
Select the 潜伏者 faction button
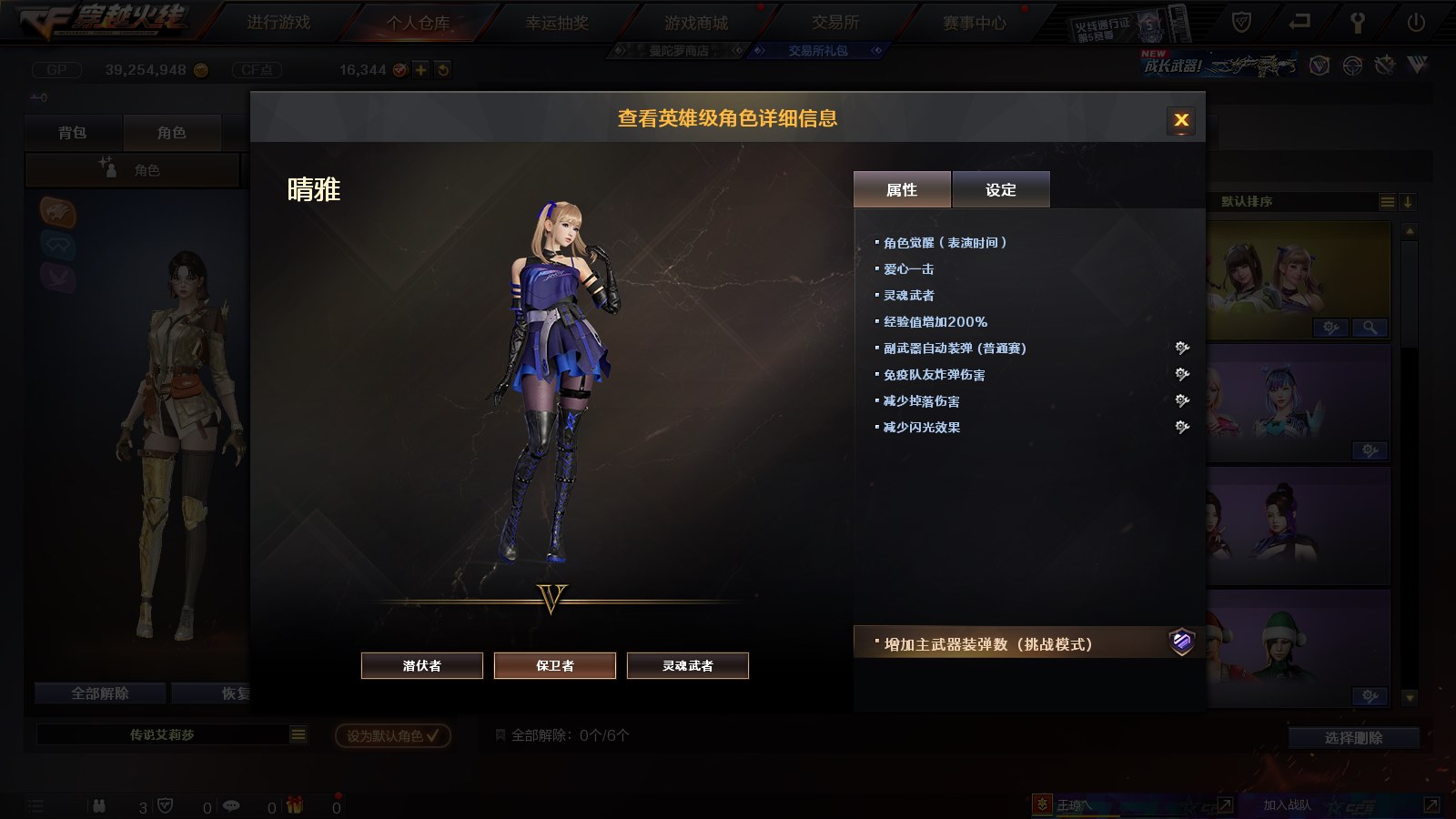pos(422,665)
